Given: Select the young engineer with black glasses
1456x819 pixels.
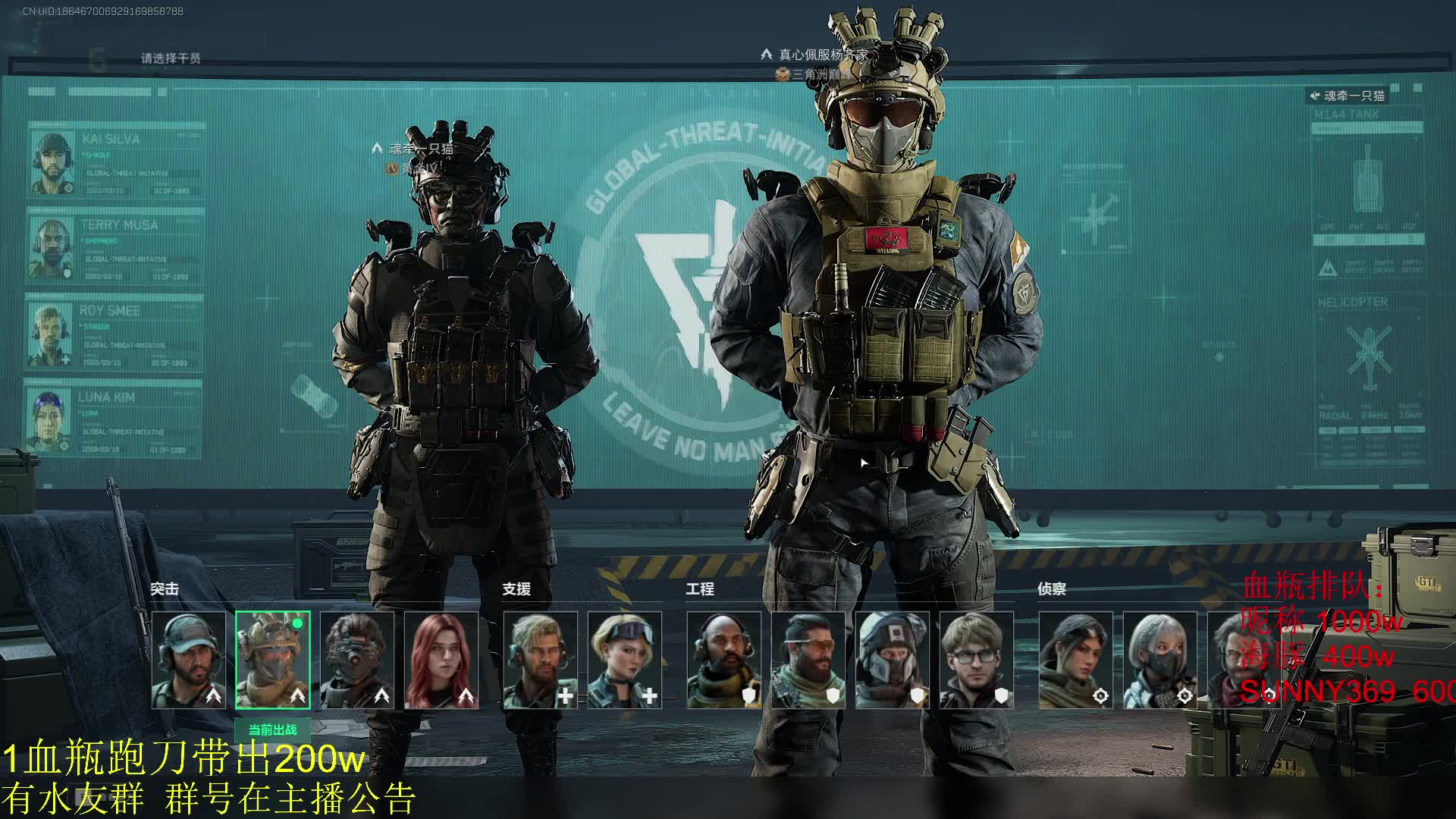Looking at the screenshot, I should click(x=977, y=661).
